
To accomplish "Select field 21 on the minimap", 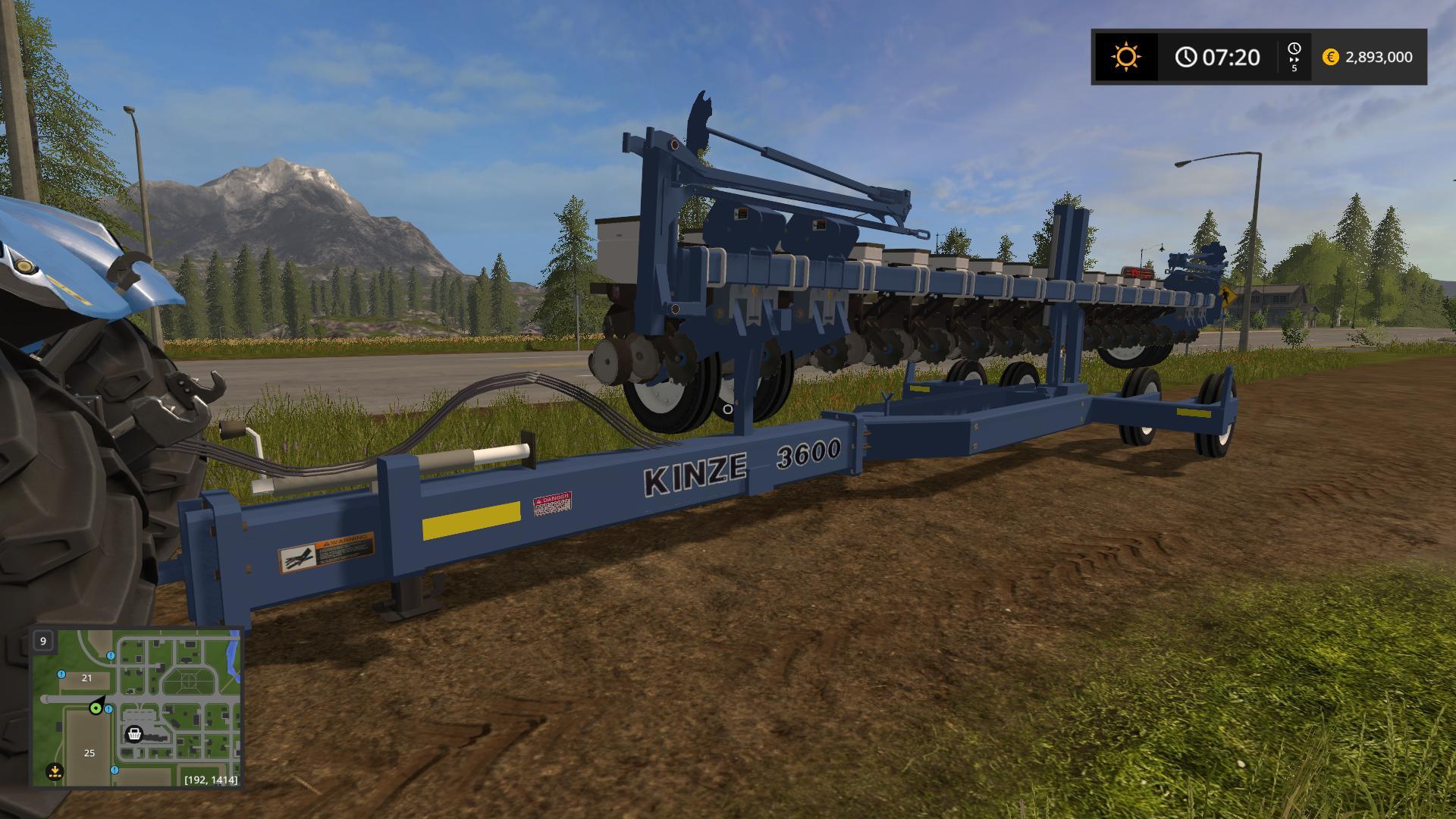I will click(x=86, y=678).
